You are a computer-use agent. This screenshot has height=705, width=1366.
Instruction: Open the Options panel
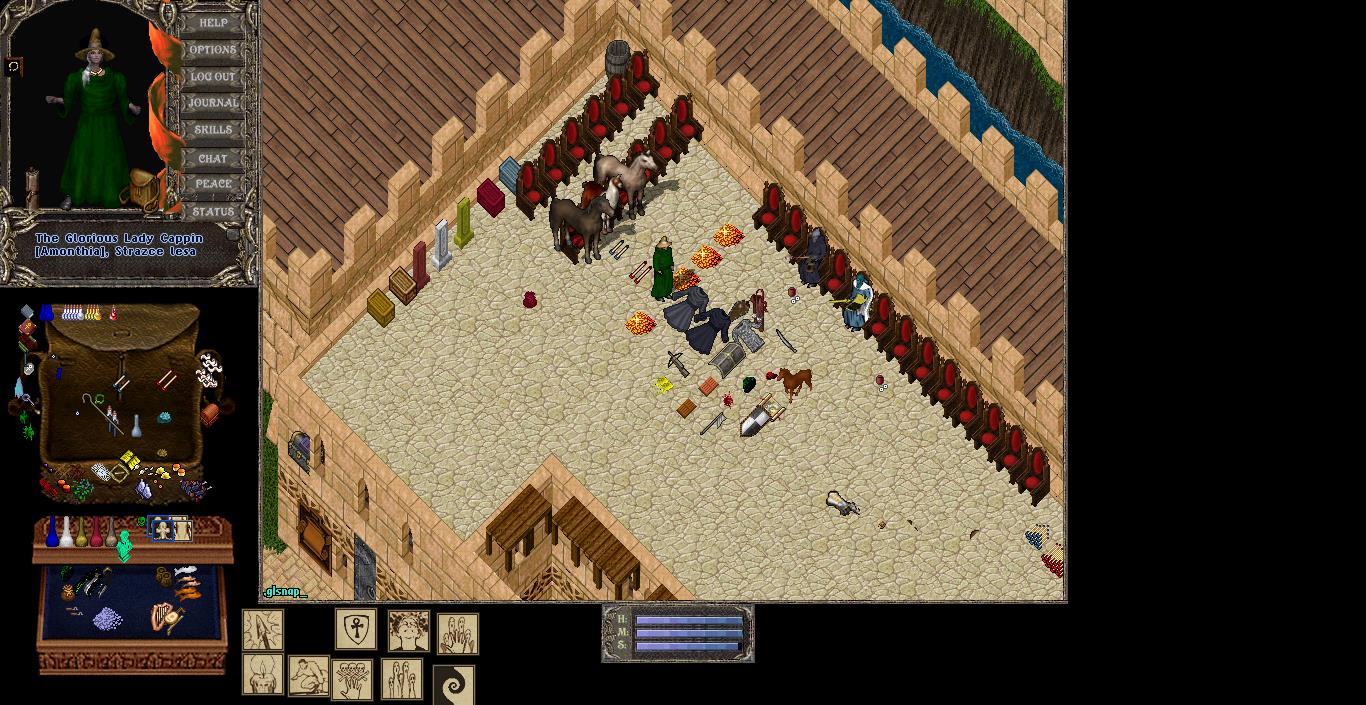pos(213,49)
